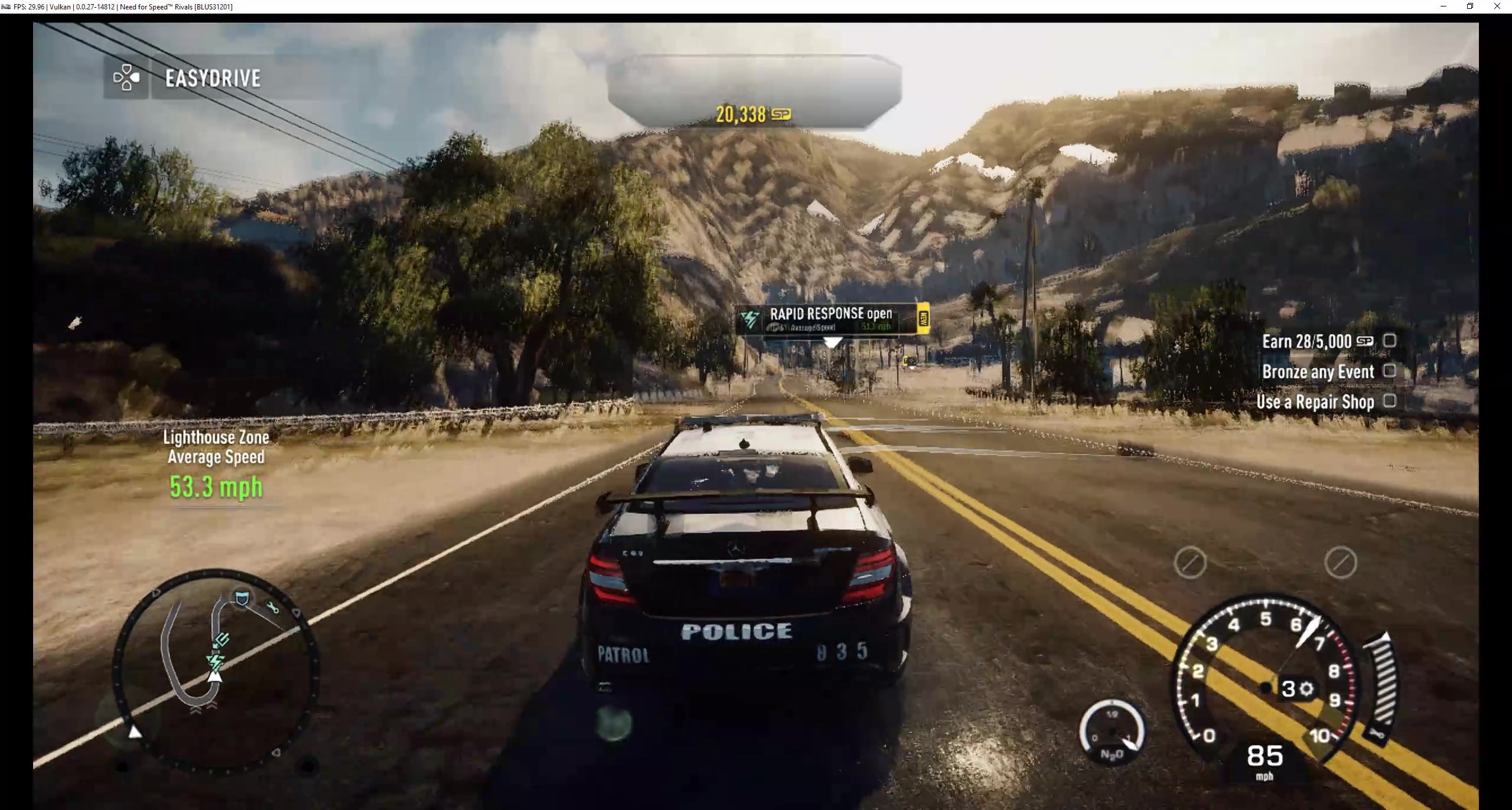Click the striped boost bar beside the tachometer
The width and height of the screenshot is (1512, 810).
(x=1383, y=679)
